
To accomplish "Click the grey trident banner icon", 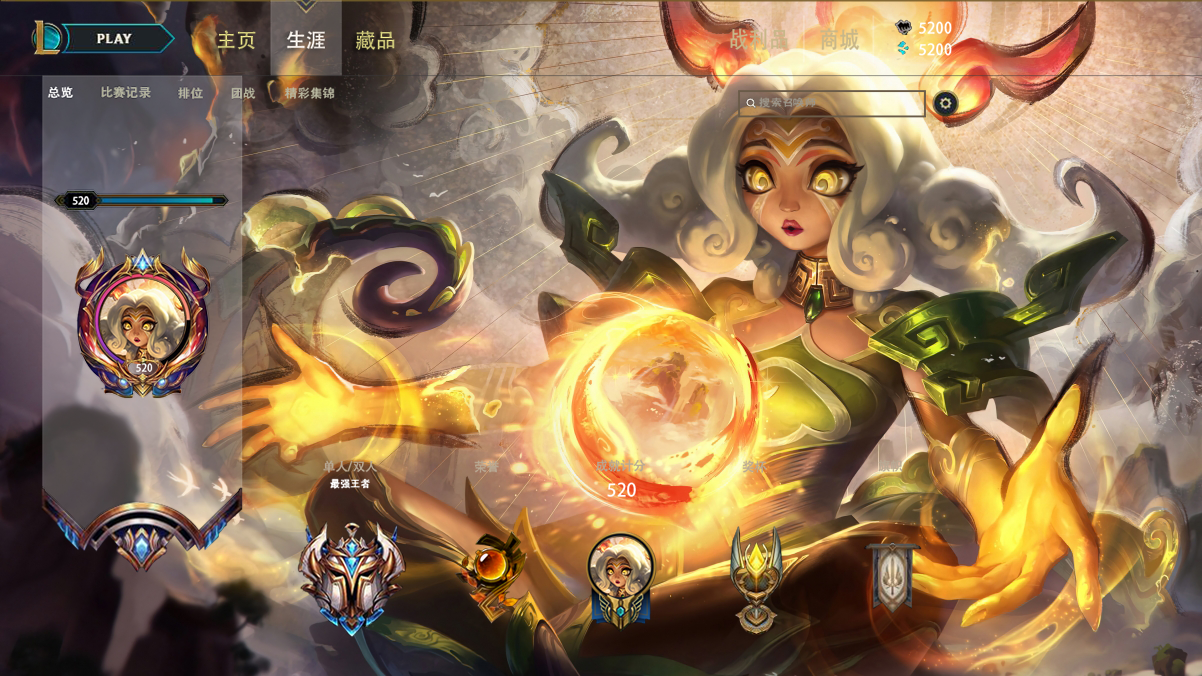I will (892, 577).
